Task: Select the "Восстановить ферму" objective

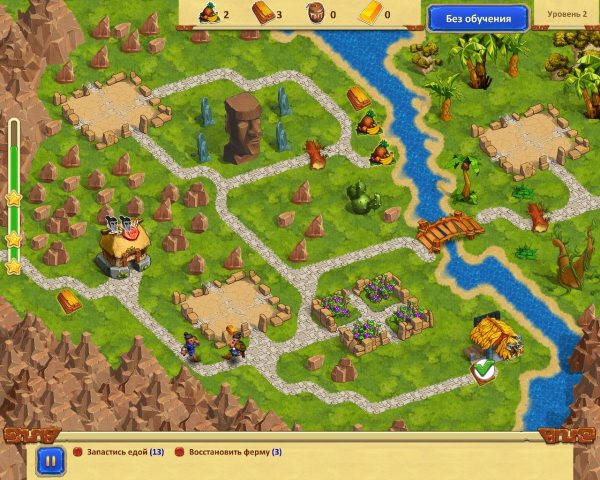Action: pyautogui.click(x=233, y=452)
